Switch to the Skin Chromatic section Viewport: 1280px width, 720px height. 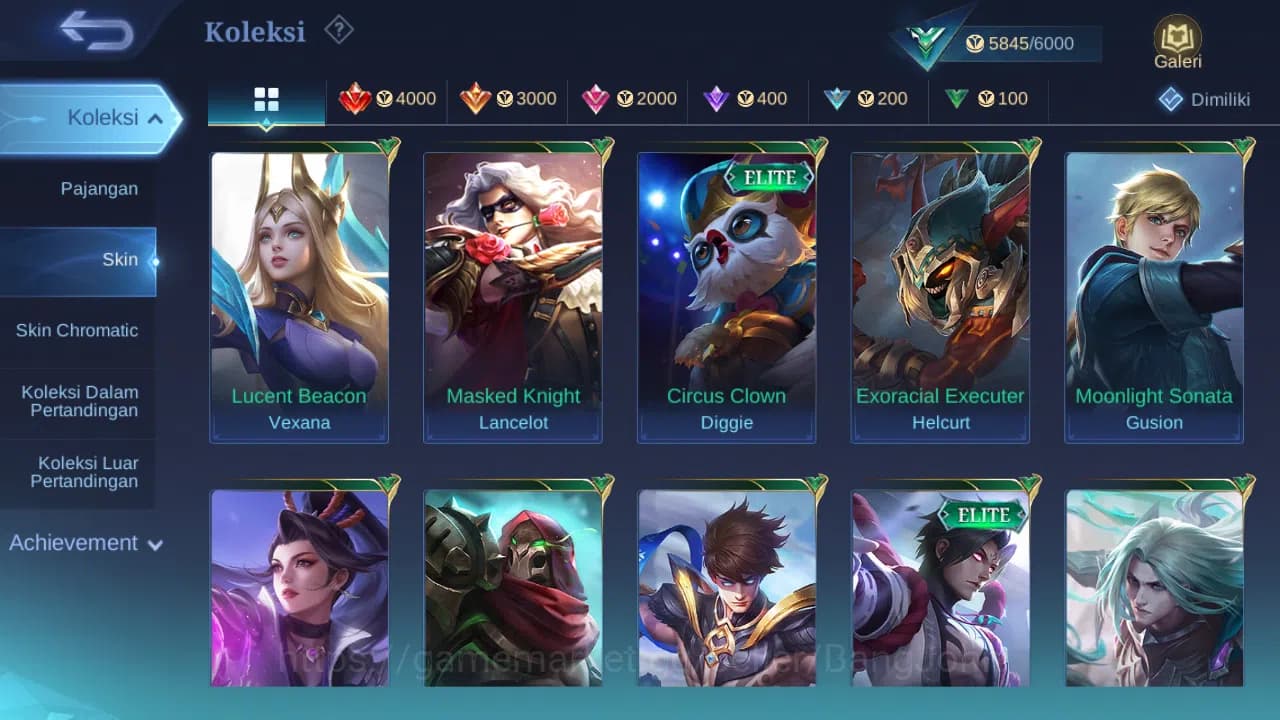[79, 330]
